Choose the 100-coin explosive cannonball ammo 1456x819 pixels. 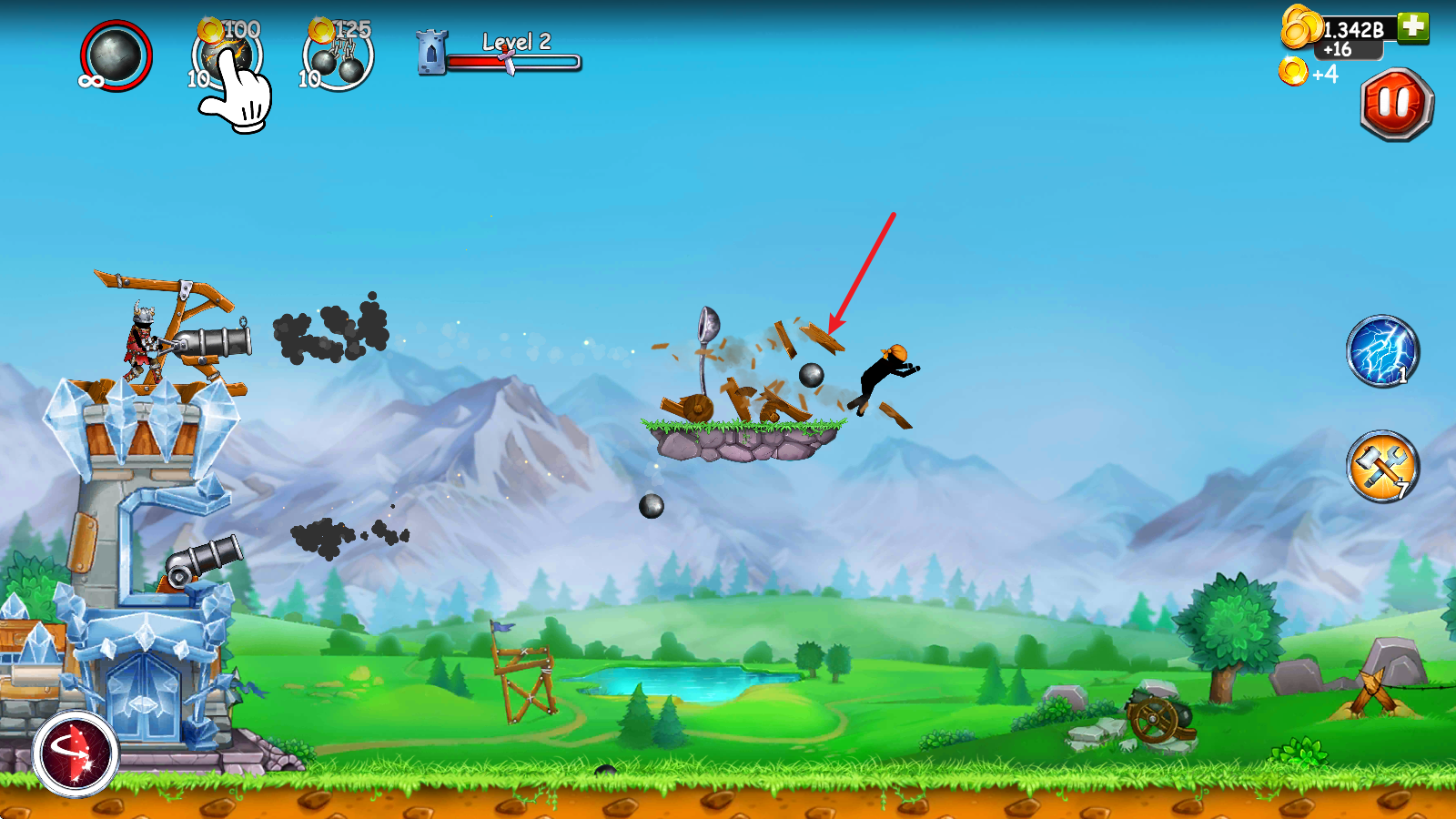227,56
